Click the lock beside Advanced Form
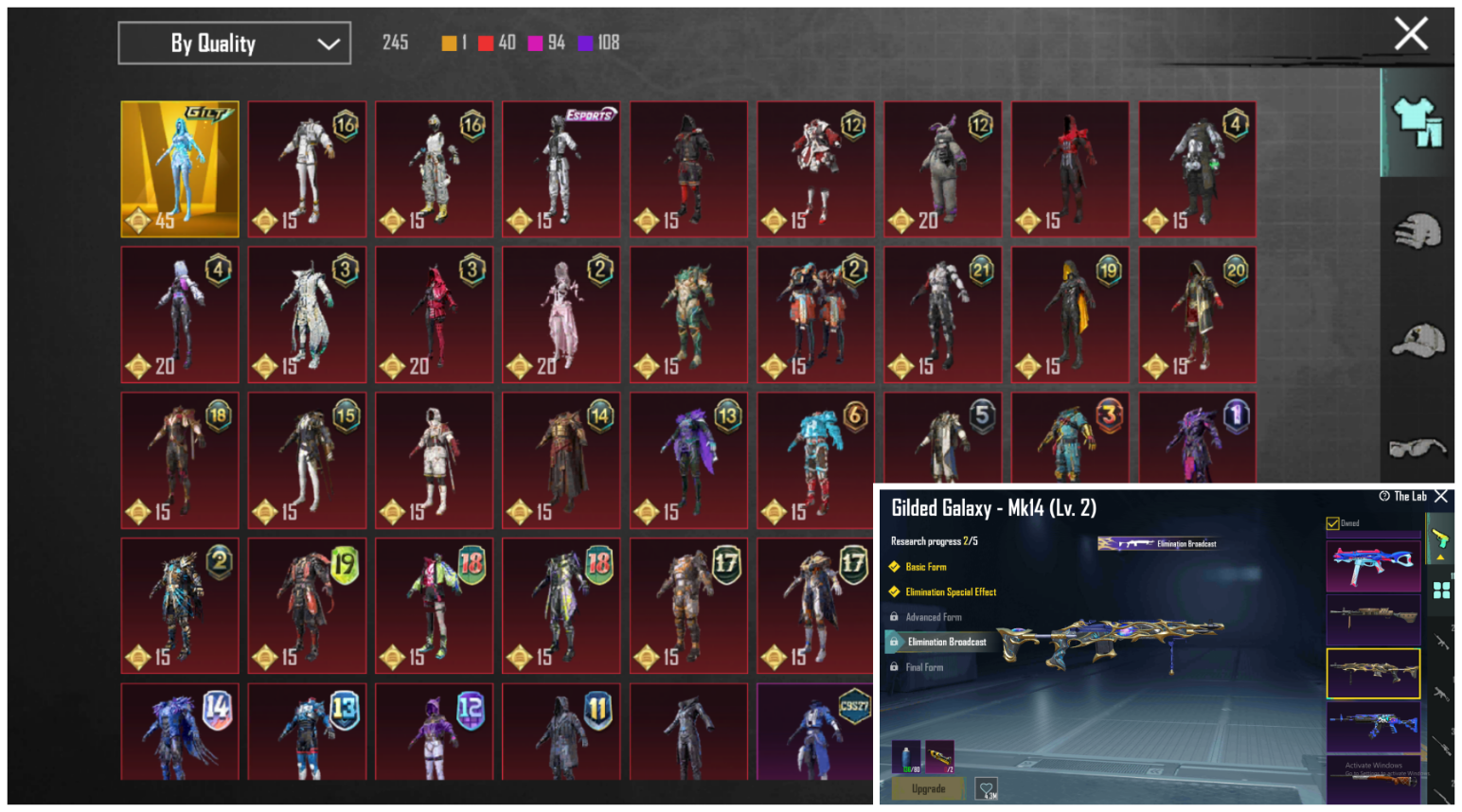The width and height of the screenshot is (1462, 812). coord(893,617)
